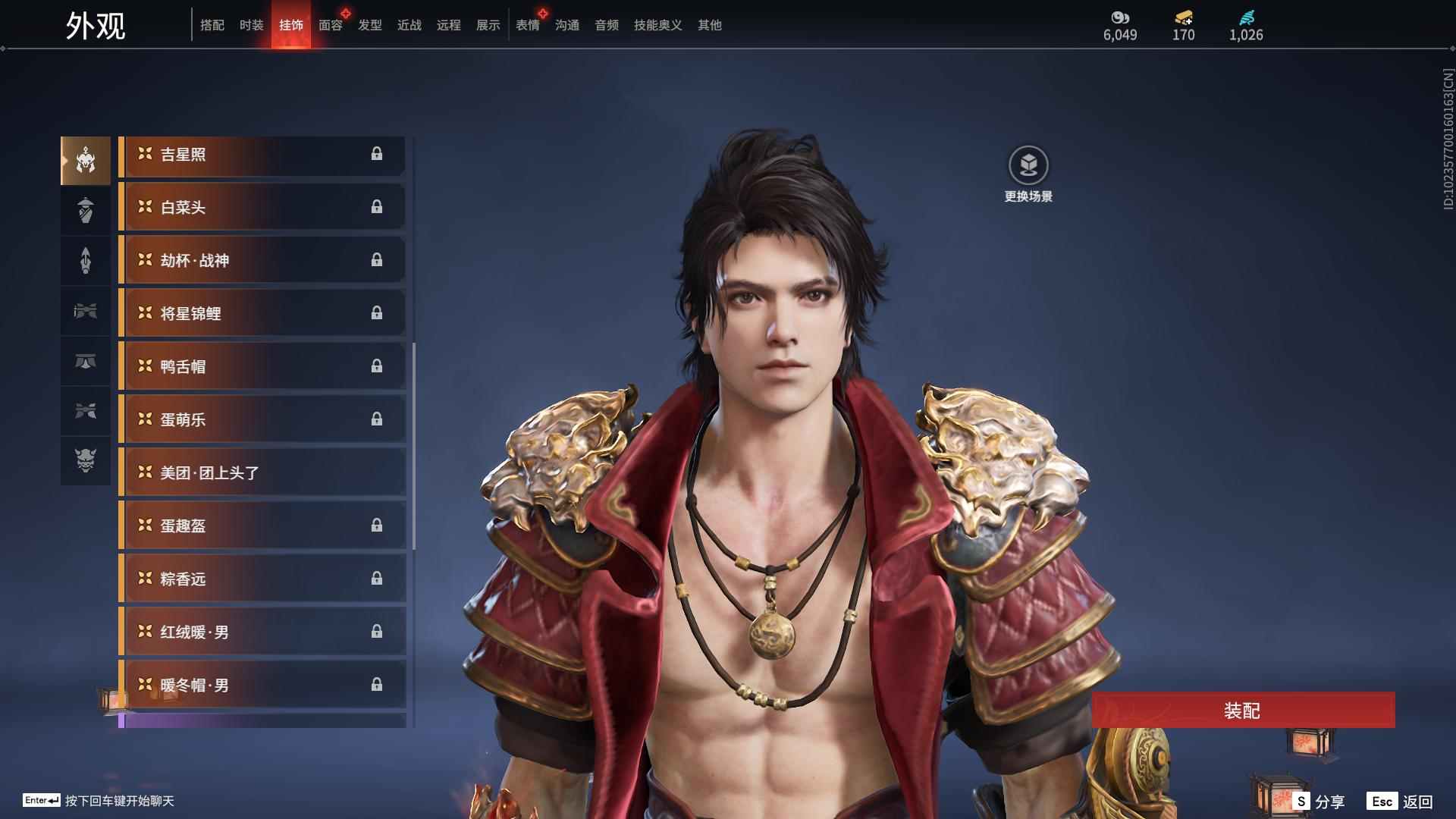1456x819 pixels.
Task: Open the 其他 tab
Action: tap(709, 25)
